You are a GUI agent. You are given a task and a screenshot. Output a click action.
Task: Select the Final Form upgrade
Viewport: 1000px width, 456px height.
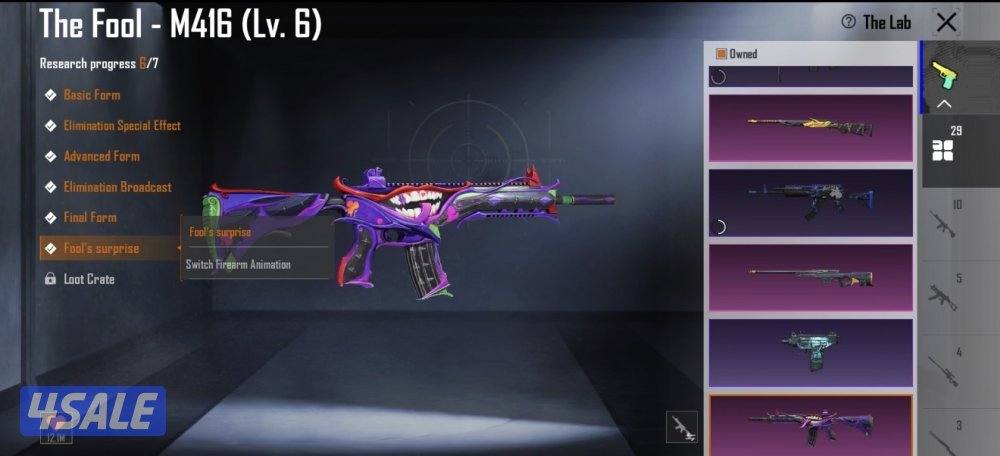pos(90,217)
